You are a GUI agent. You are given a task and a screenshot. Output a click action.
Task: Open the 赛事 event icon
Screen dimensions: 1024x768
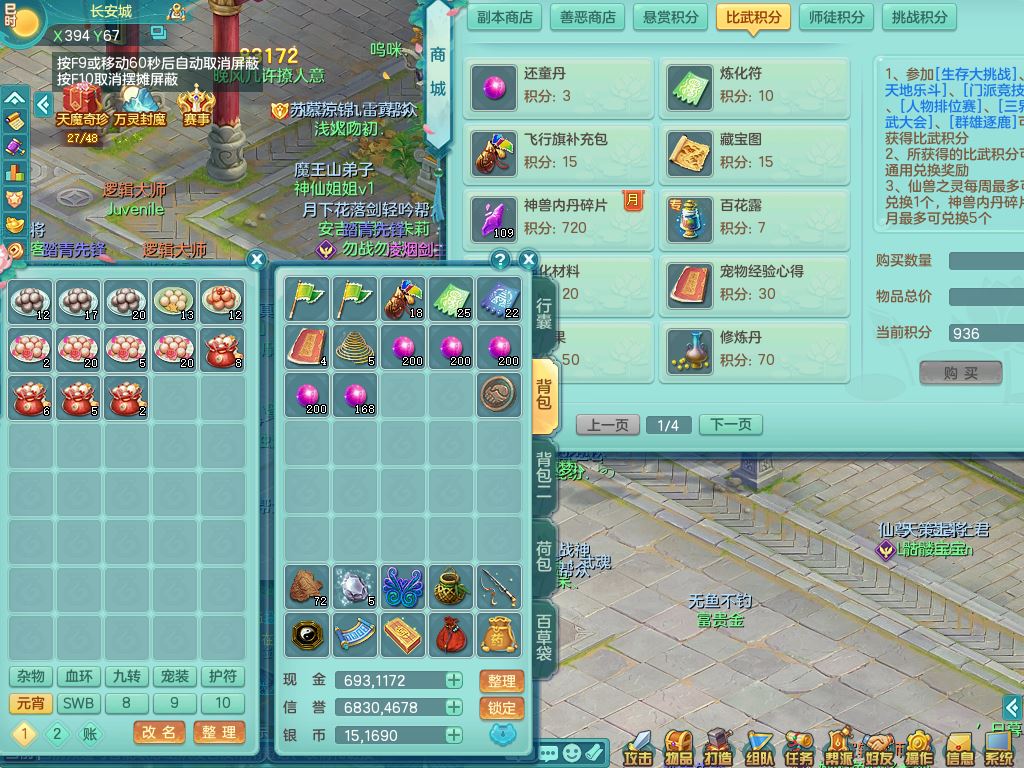click(197, 107)
